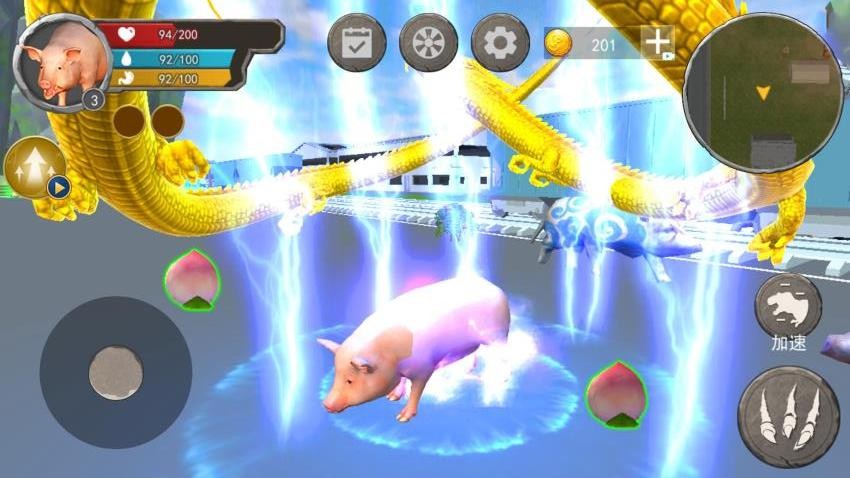This screenshot has width=850, height=478.
Task: Use the claw attack button
Action: click(788, 416)
